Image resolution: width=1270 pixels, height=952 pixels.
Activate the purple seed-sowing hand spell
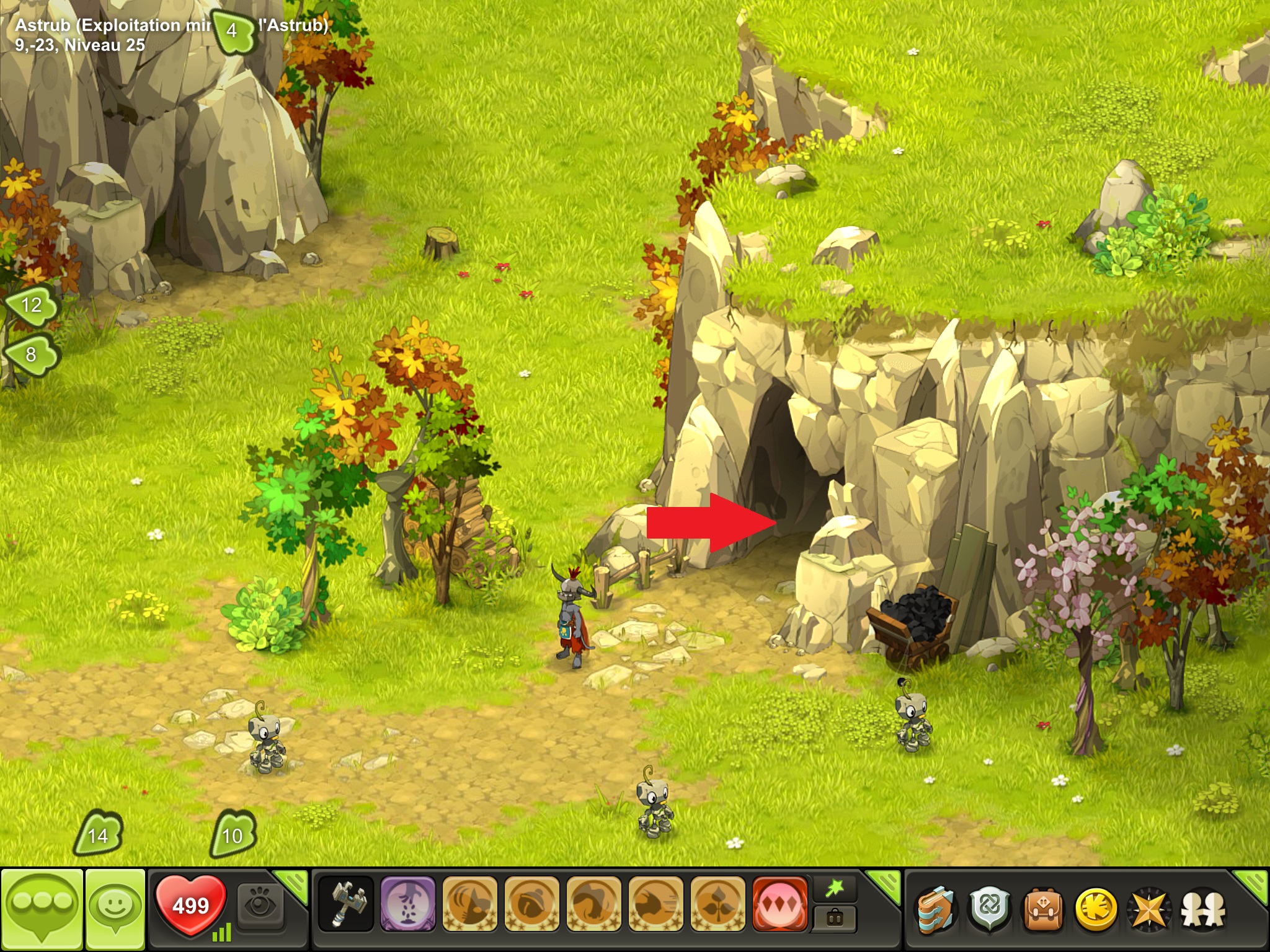point(407,904)
